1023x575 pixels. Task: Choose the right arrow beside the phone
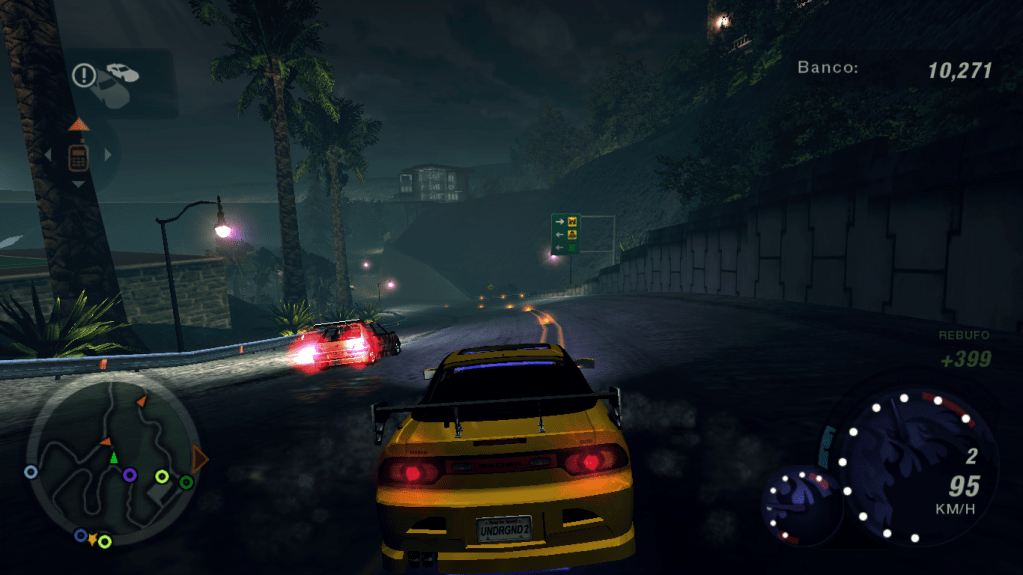point(108,156)
